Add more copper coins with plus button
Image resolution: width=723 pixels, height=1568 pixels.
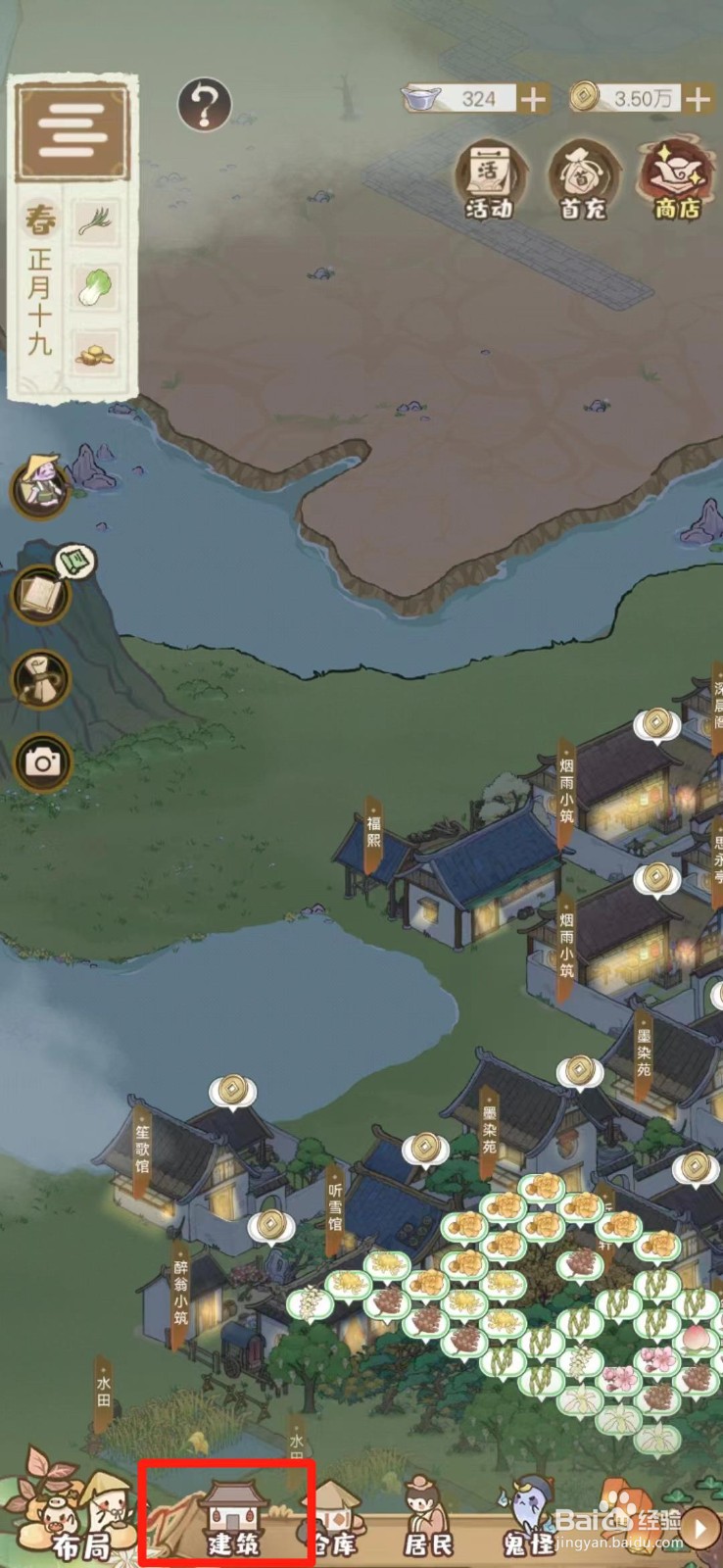[x=698, y=100]
